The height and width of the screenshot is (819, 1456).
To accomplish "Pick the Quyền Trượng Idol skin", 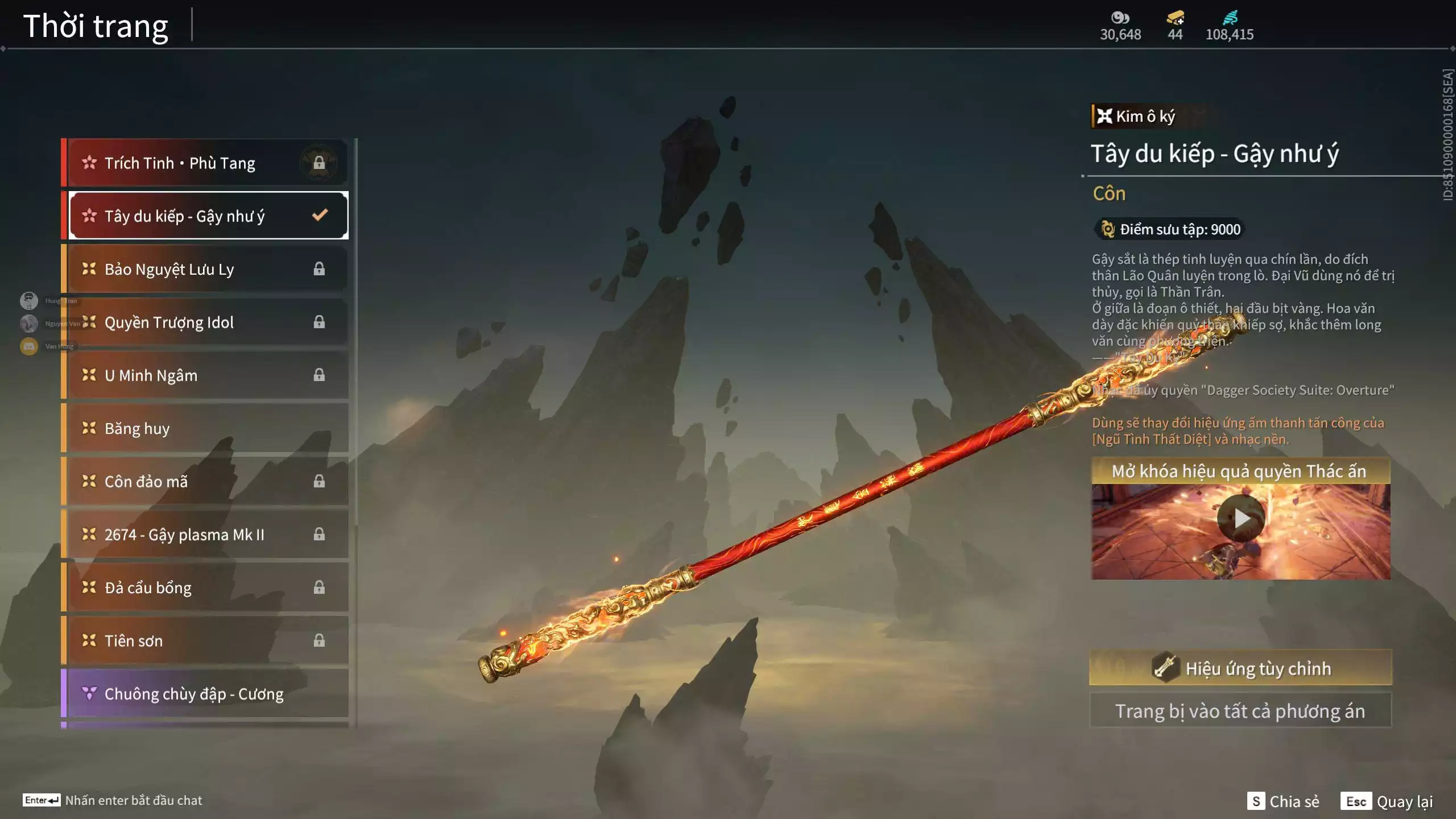I will (205, 322).
